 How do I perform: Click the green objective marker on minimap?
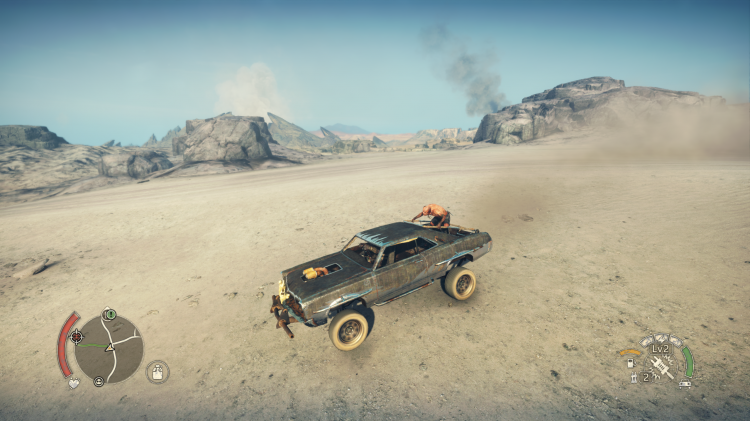109,315
